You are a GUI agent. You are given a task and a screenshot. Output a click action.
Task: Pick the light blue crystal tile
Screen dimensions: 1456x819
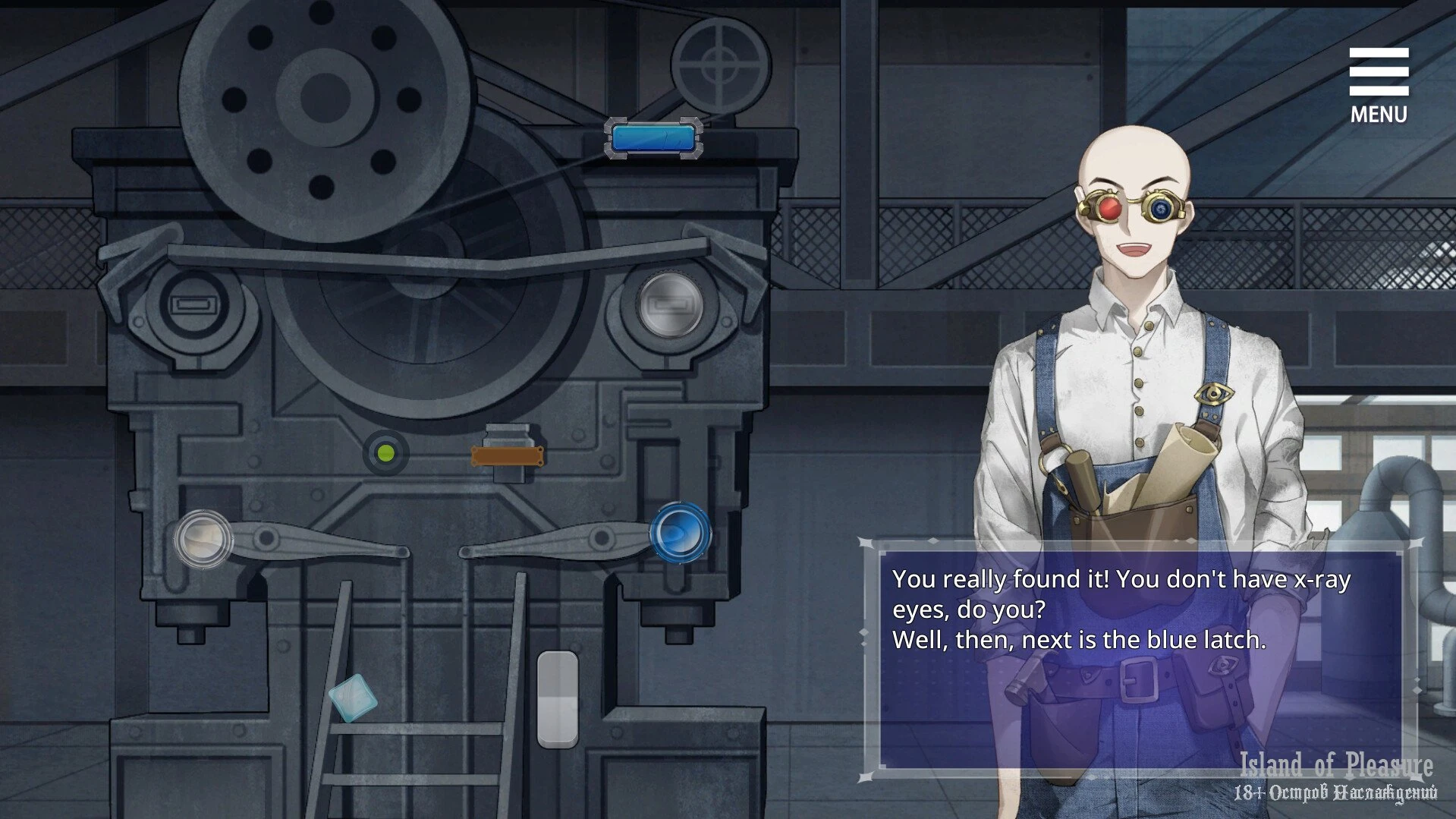353,698
